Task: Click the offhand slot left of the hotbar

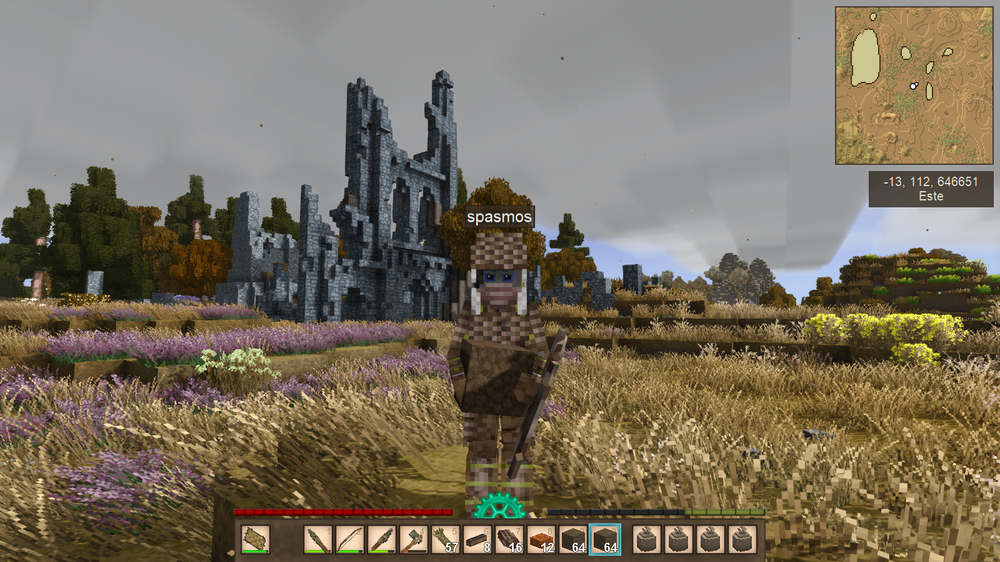Action: point(255,539)
